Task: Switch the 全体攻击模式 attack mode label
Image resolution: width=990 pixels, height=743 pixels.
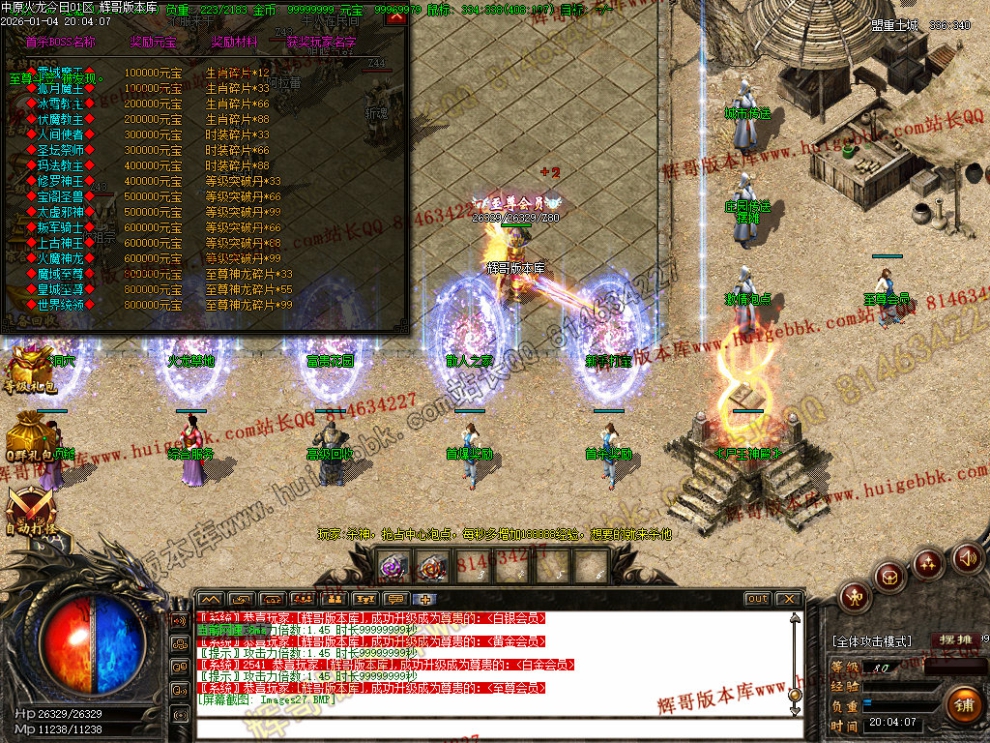Action: (871, 641)
